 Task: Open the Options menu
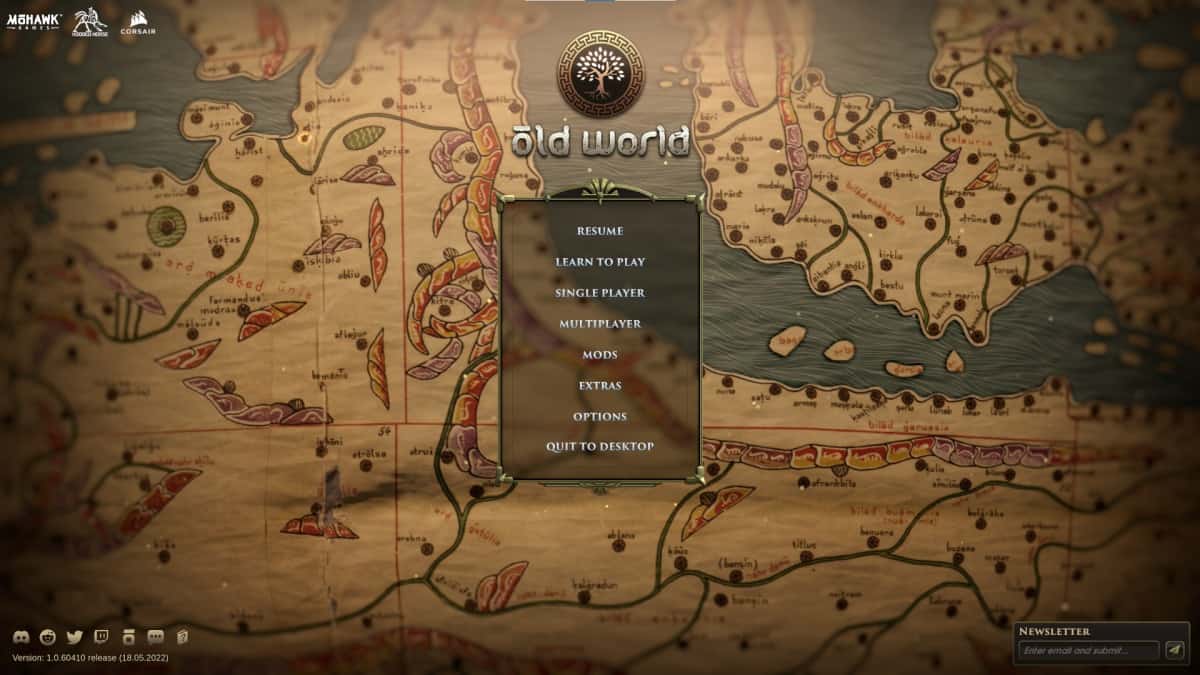pos(600,417)
